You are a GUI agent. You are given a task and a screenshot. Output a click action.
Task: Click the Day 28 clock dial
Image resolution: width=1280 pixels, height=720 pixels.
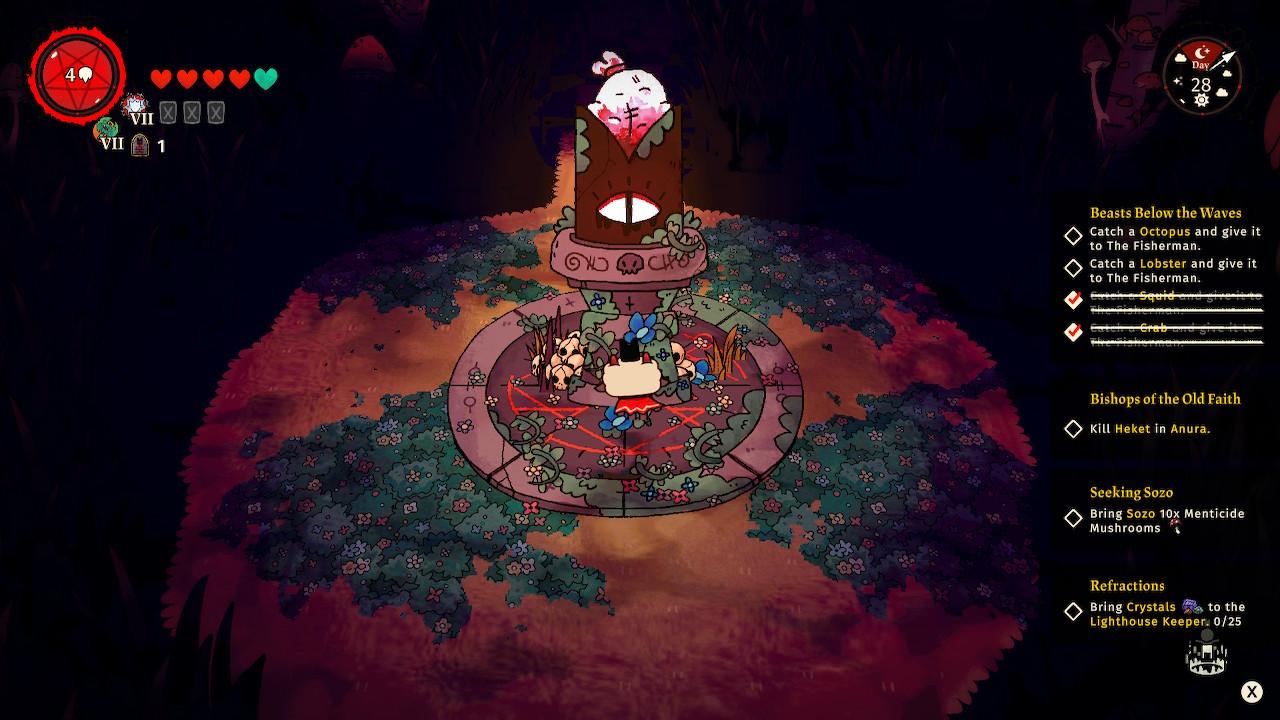[1202, 76]
